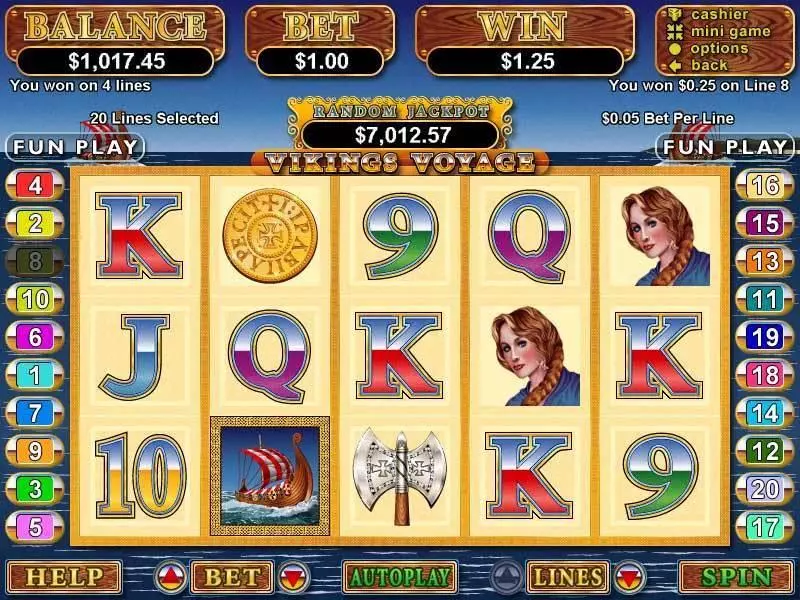Go back to the lobby

(710, 65)
